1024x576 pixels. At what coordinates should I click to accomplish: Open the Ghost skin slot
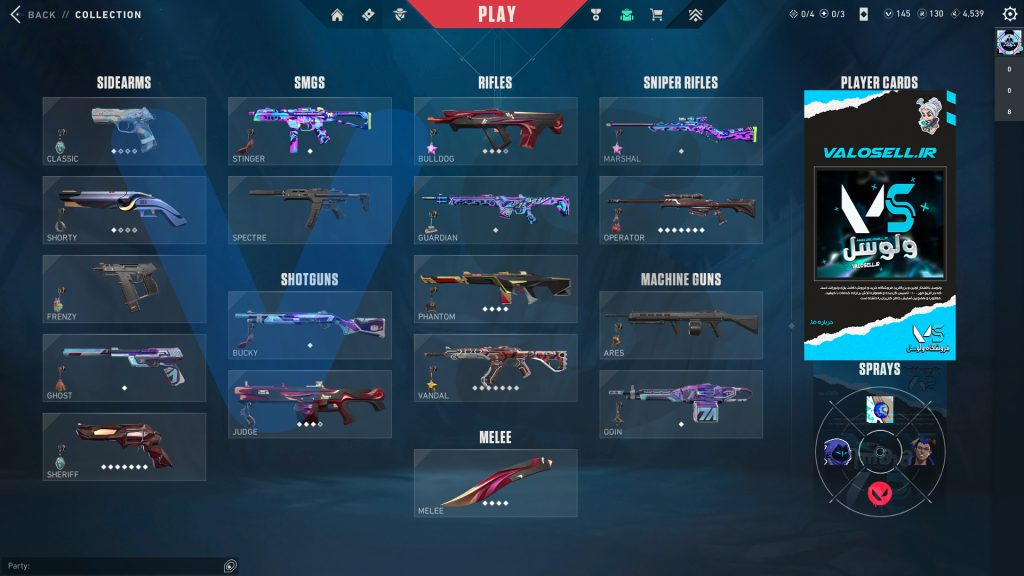[124, 368]
